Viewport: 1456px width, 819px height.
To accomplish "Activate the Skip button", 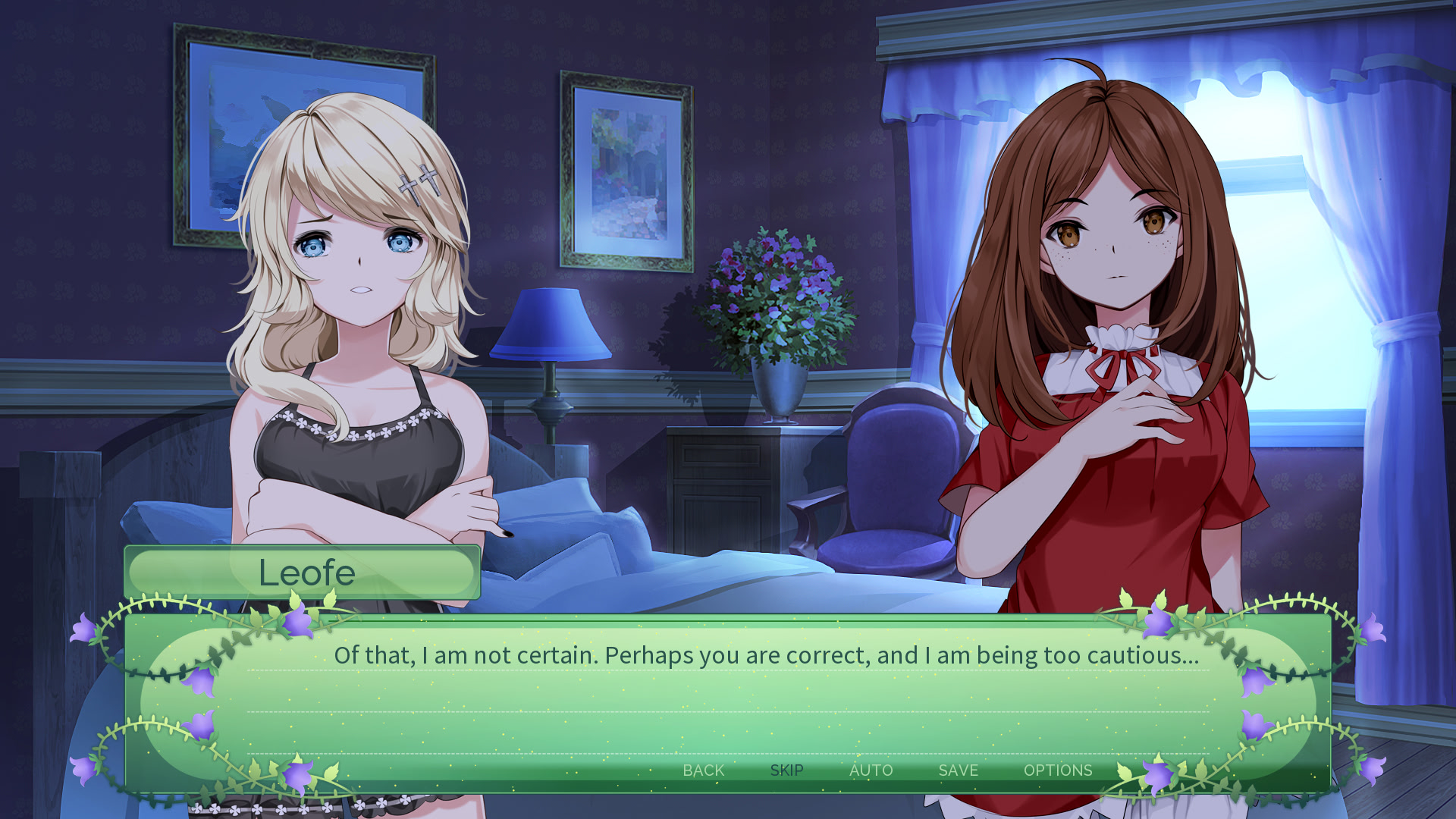I will coord(786,770).
